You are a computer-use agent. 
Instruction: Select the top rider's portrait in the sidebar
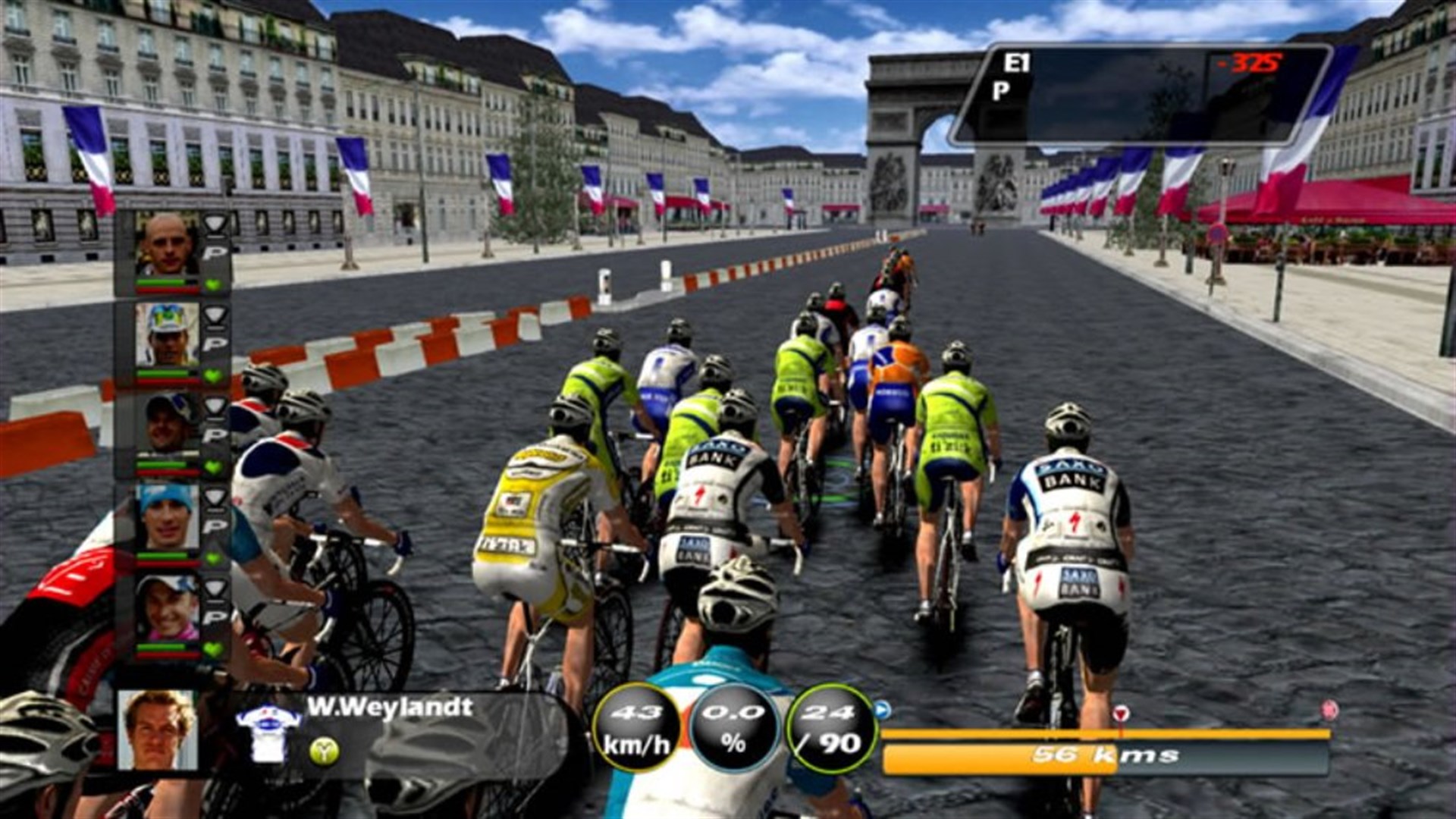(167, 246)
